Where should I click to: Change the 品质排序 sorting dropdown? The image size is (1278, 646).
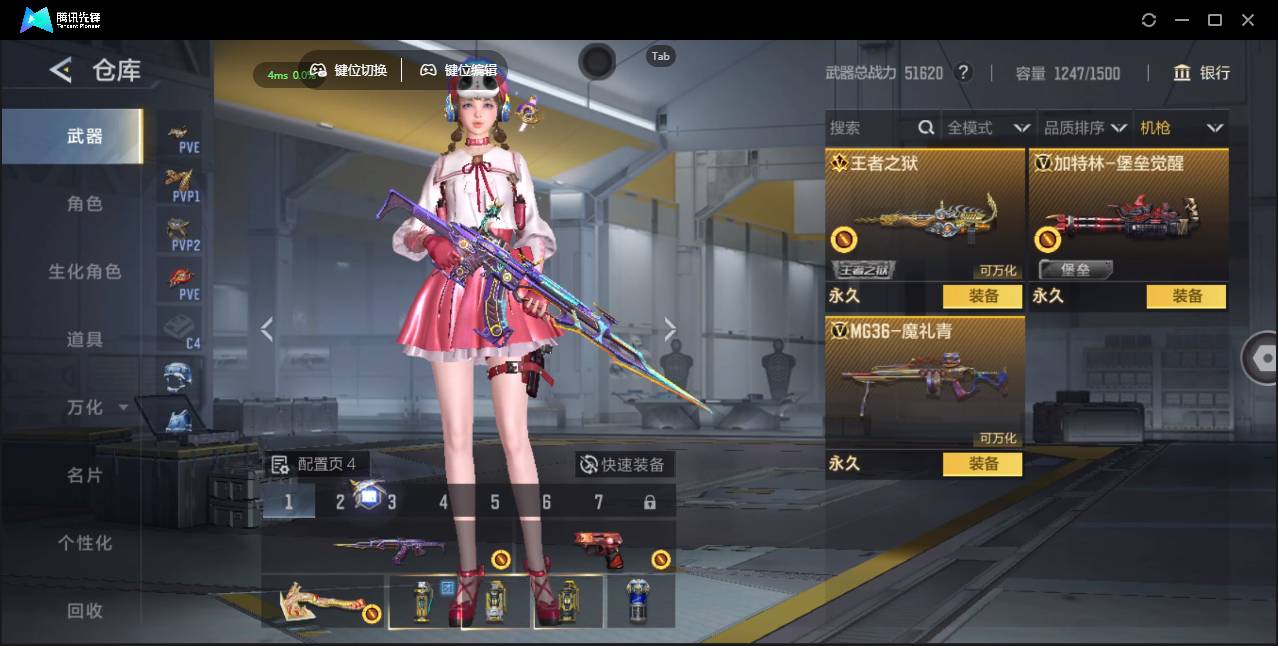coord(1085,128)
